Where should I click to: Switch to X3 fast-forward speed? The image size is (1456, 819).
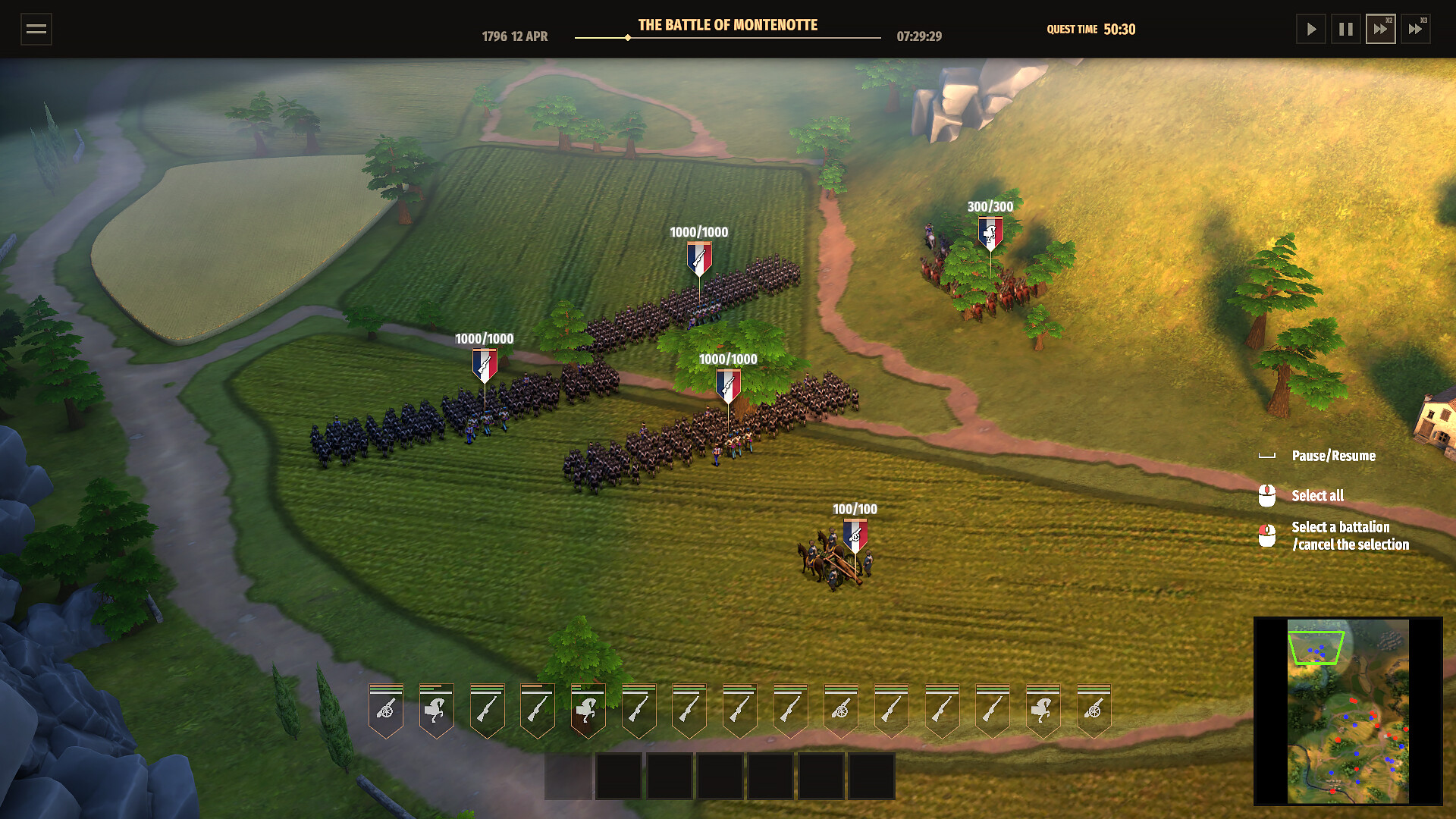pos(1415,30)
